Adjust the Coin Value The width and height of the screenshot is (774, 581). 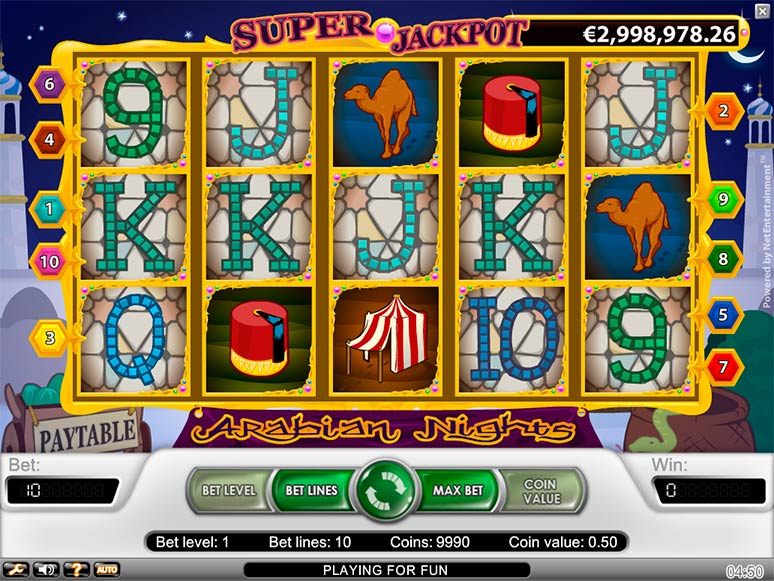tap(540, 490)
